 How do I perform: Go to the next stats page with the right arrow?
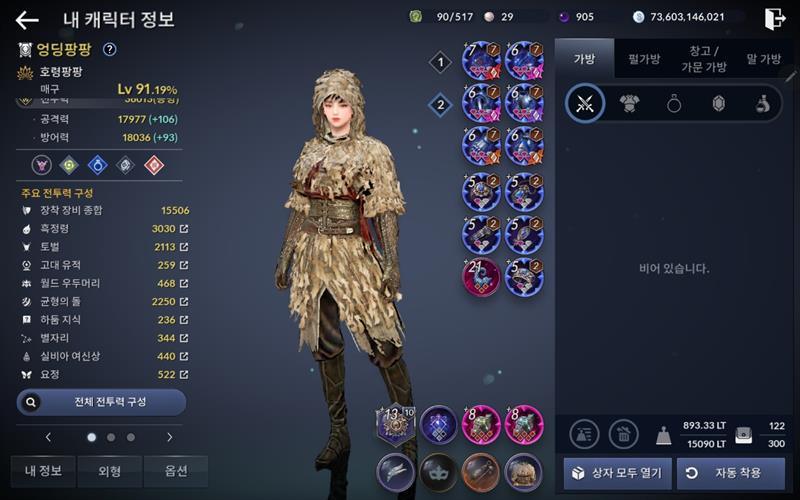169,437
